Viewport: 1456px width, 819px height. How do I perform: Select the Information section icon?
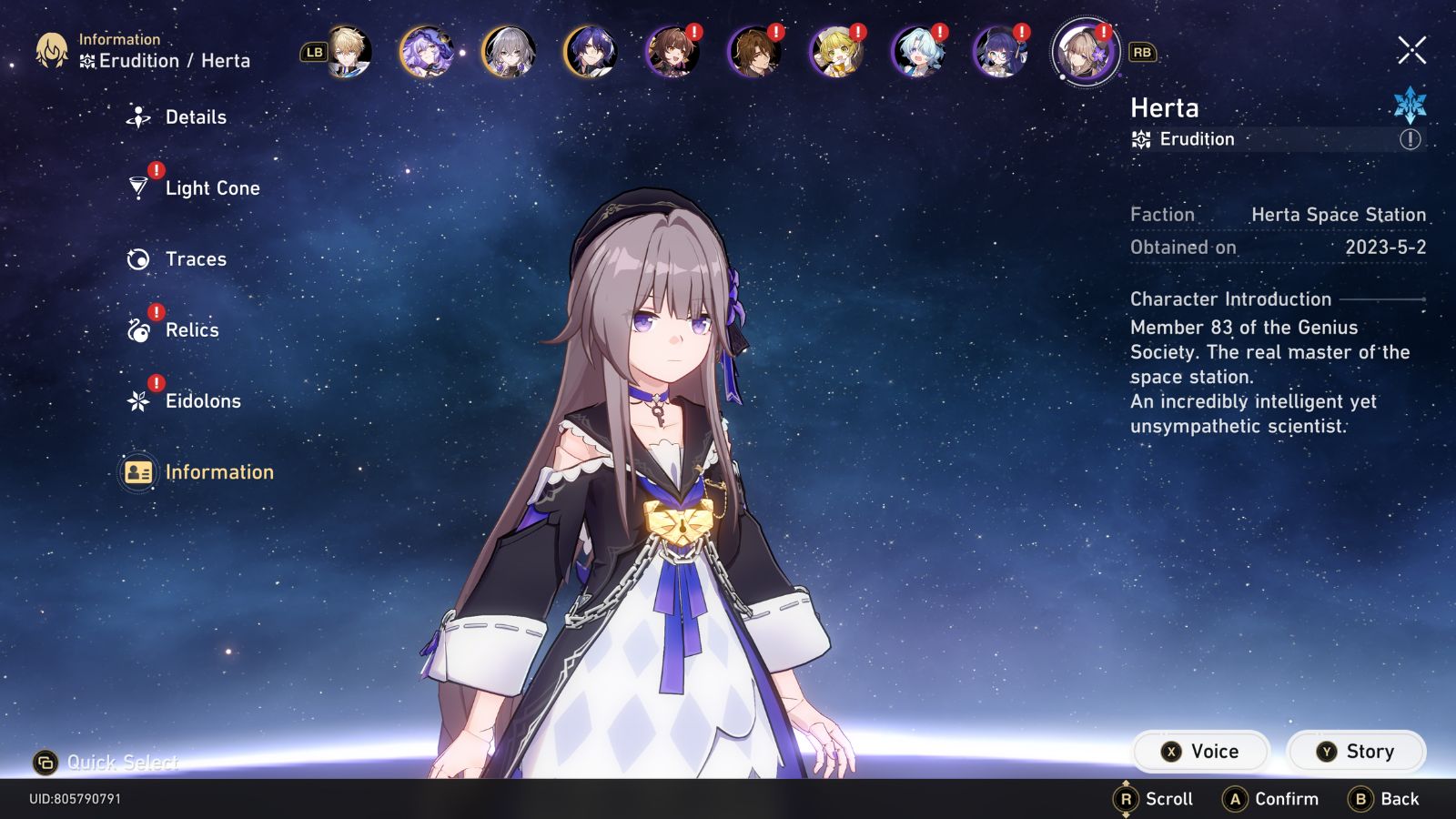point(137,472)
